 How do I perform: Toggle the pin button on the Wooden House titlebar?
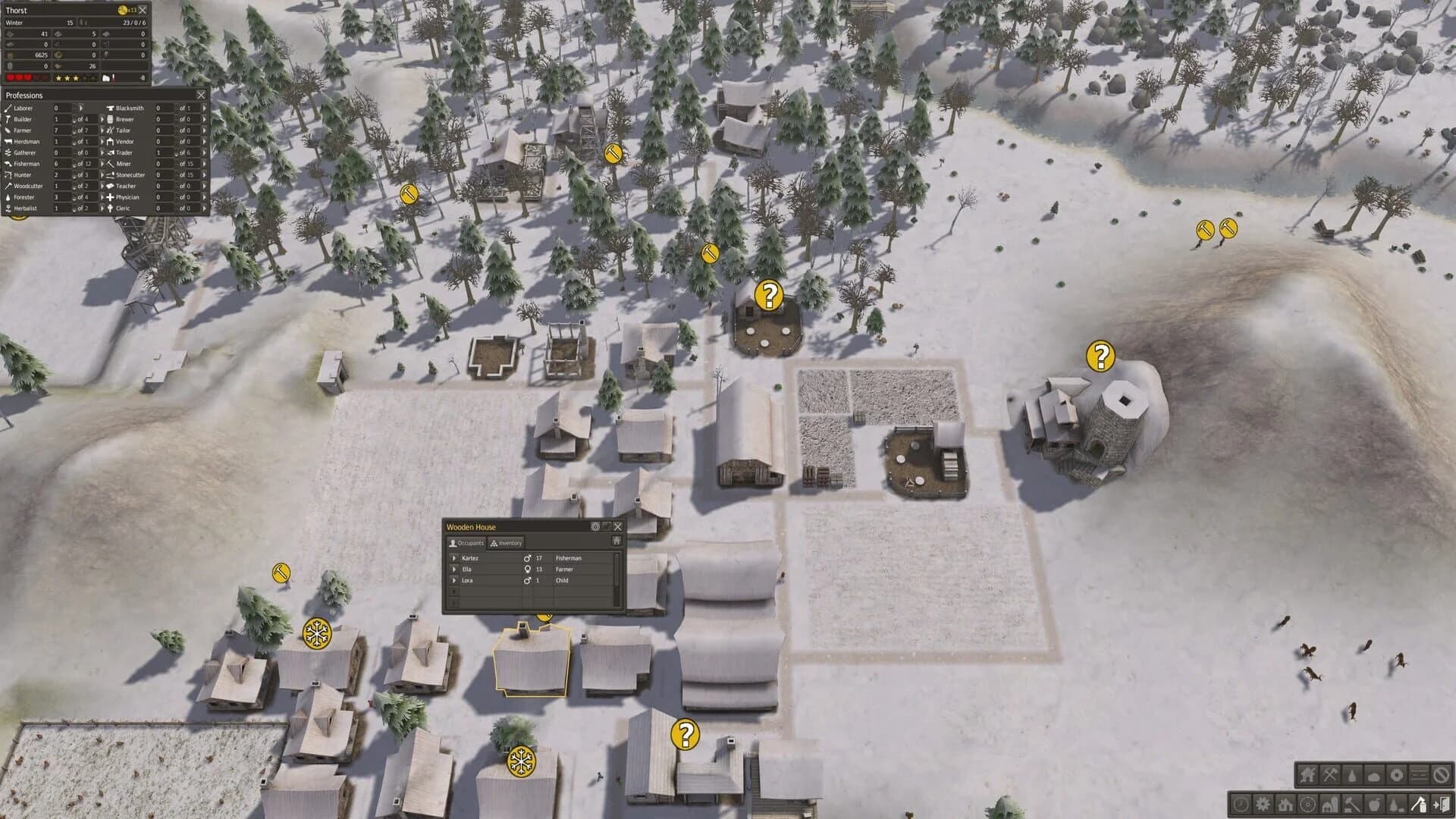607,527
